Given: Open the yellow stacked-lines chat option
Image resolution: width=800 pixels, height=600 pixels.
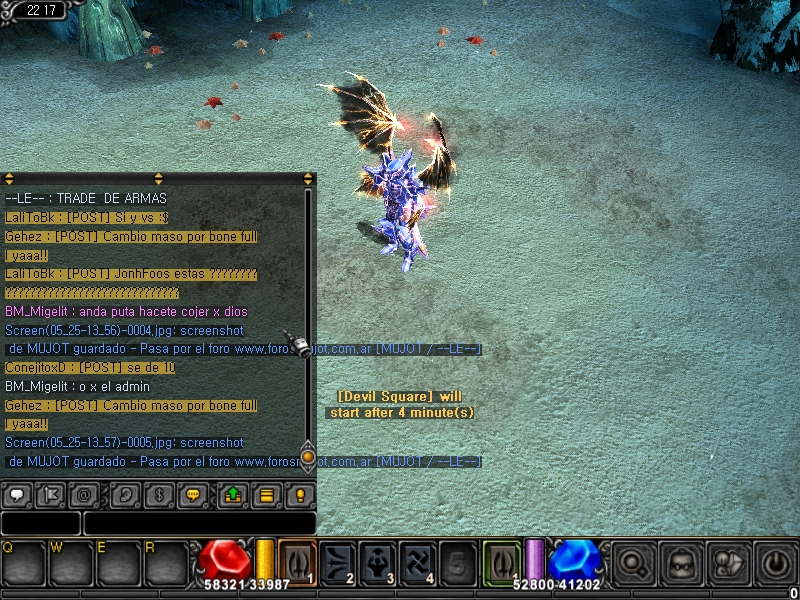Looking at the screenshot, I should (267, 495).
